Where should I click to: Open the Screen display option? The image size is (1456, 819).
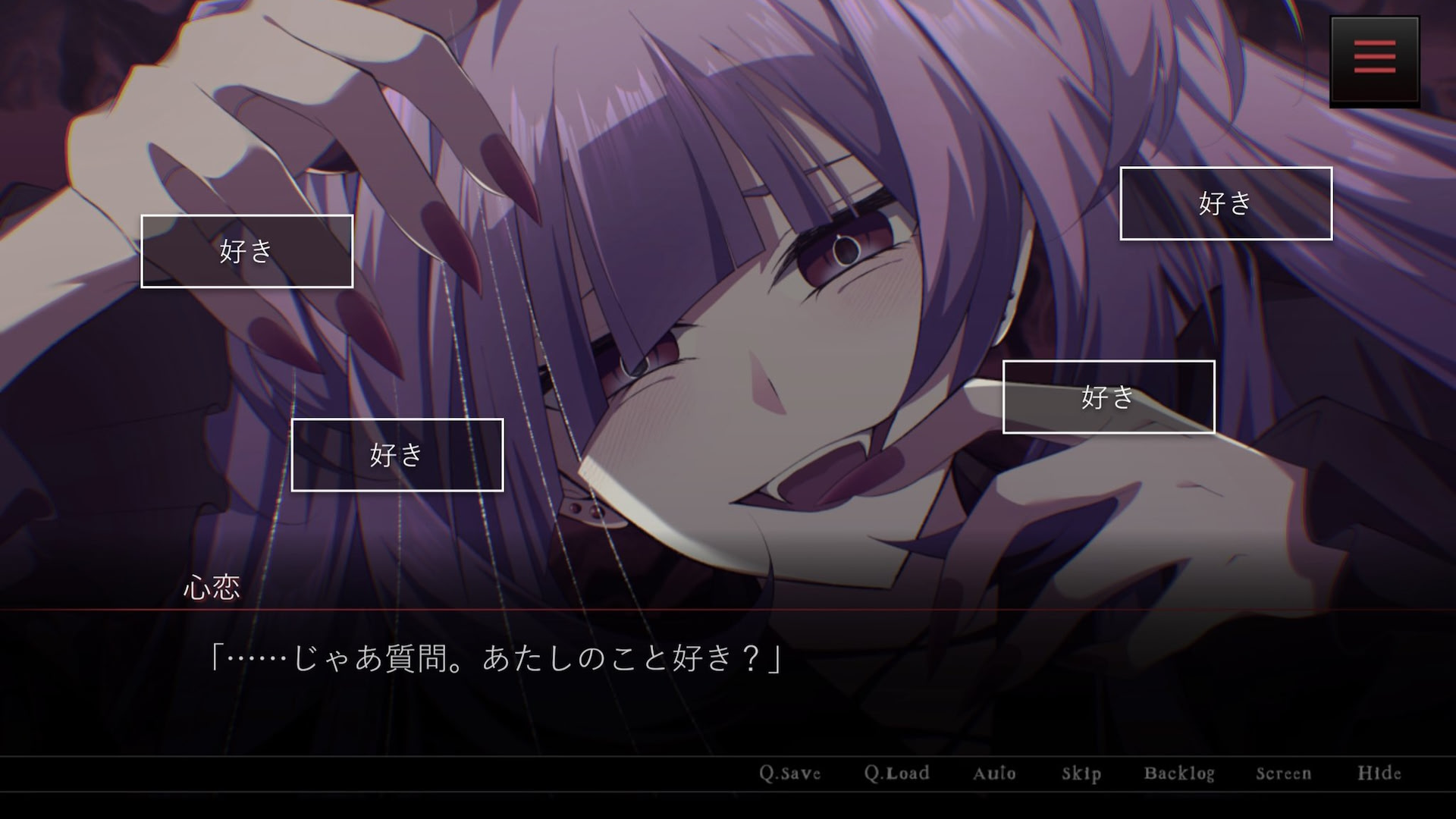point(1283,773)
